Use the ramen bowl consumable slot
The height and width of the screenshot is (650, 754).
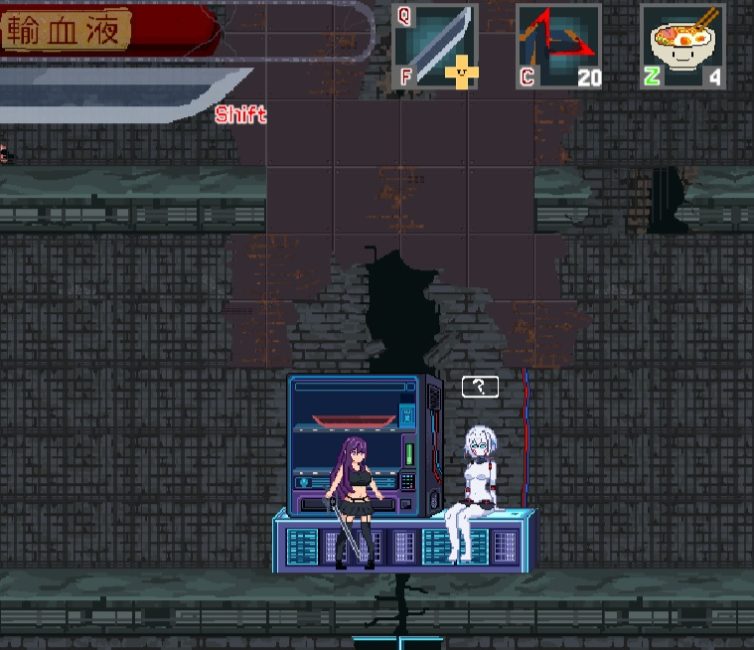pos(683,46)
